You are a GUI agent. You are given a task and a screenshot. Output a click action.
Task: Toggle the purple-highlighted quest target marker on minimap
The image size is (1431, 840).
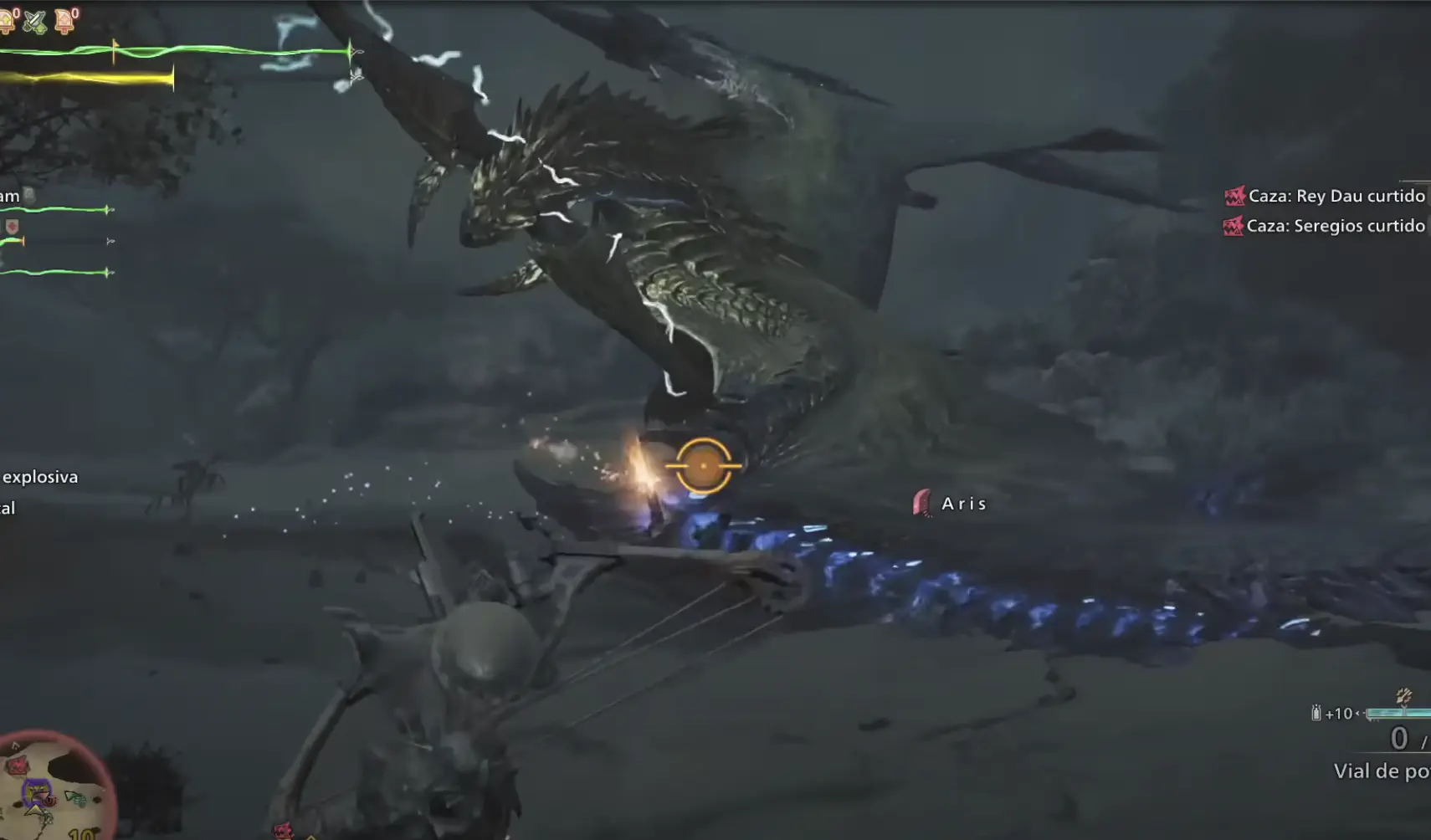[x=37, y=794]
